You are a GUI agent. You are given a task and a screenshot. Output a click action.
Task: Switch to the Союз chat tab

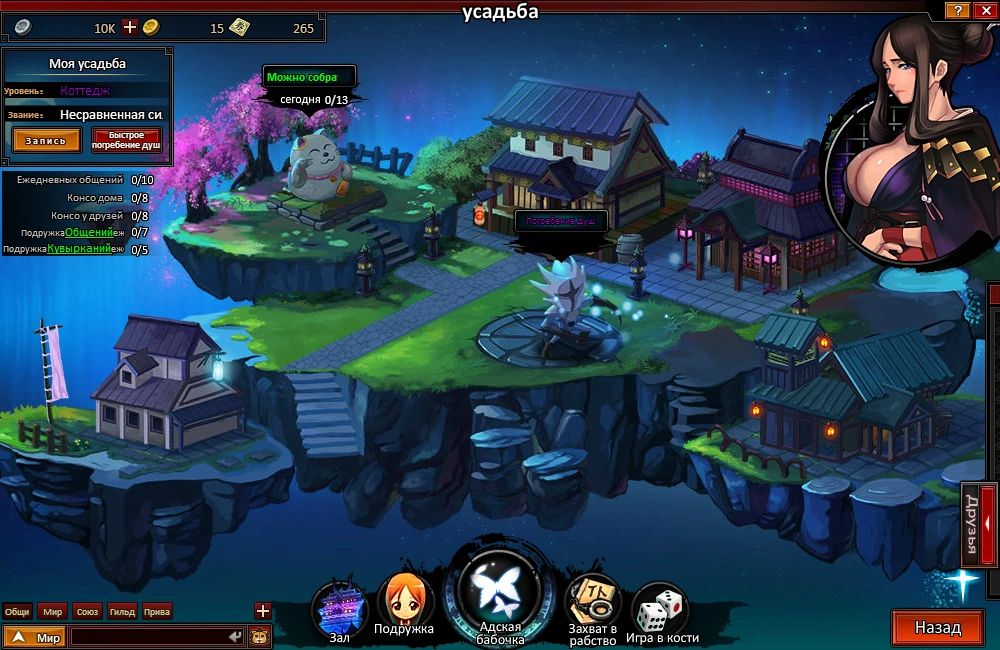(87, 611)
